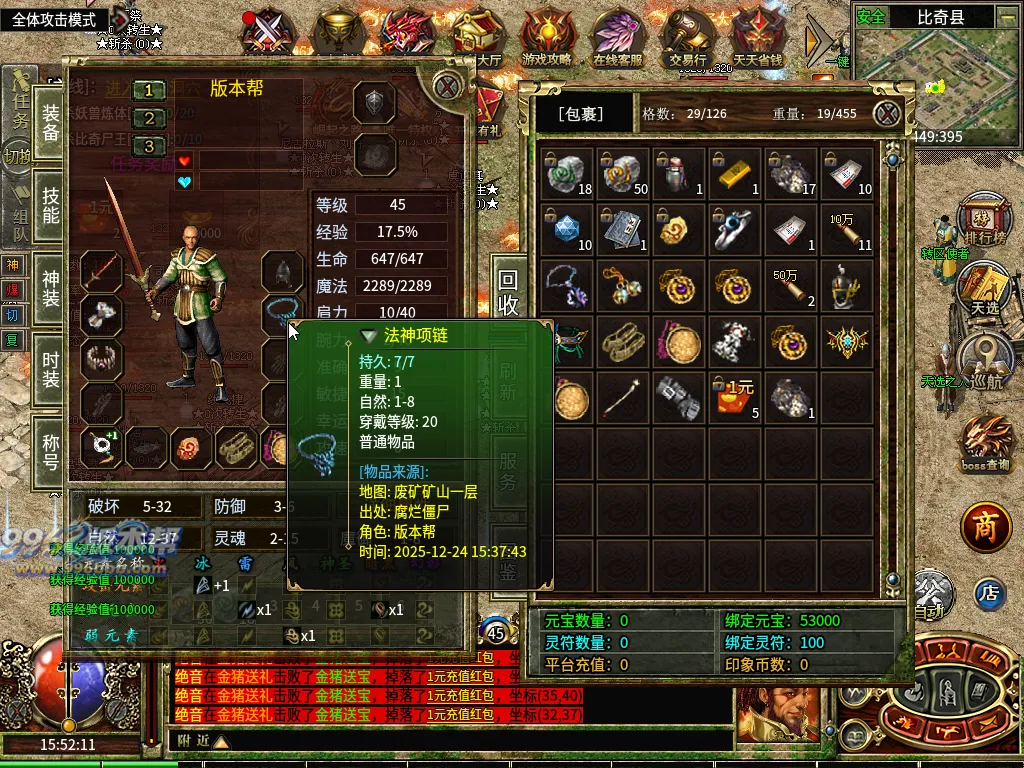Open the 神装 tab
The width and height of the screenshot is (1024, 768).
50,284
